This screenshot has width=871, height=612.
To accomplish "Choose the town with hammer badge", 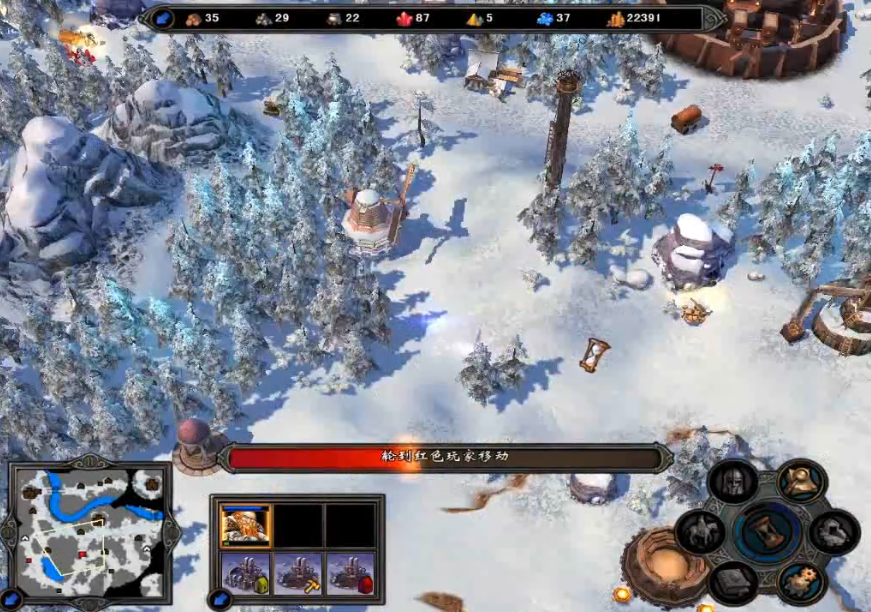I will tap(298, 573).
